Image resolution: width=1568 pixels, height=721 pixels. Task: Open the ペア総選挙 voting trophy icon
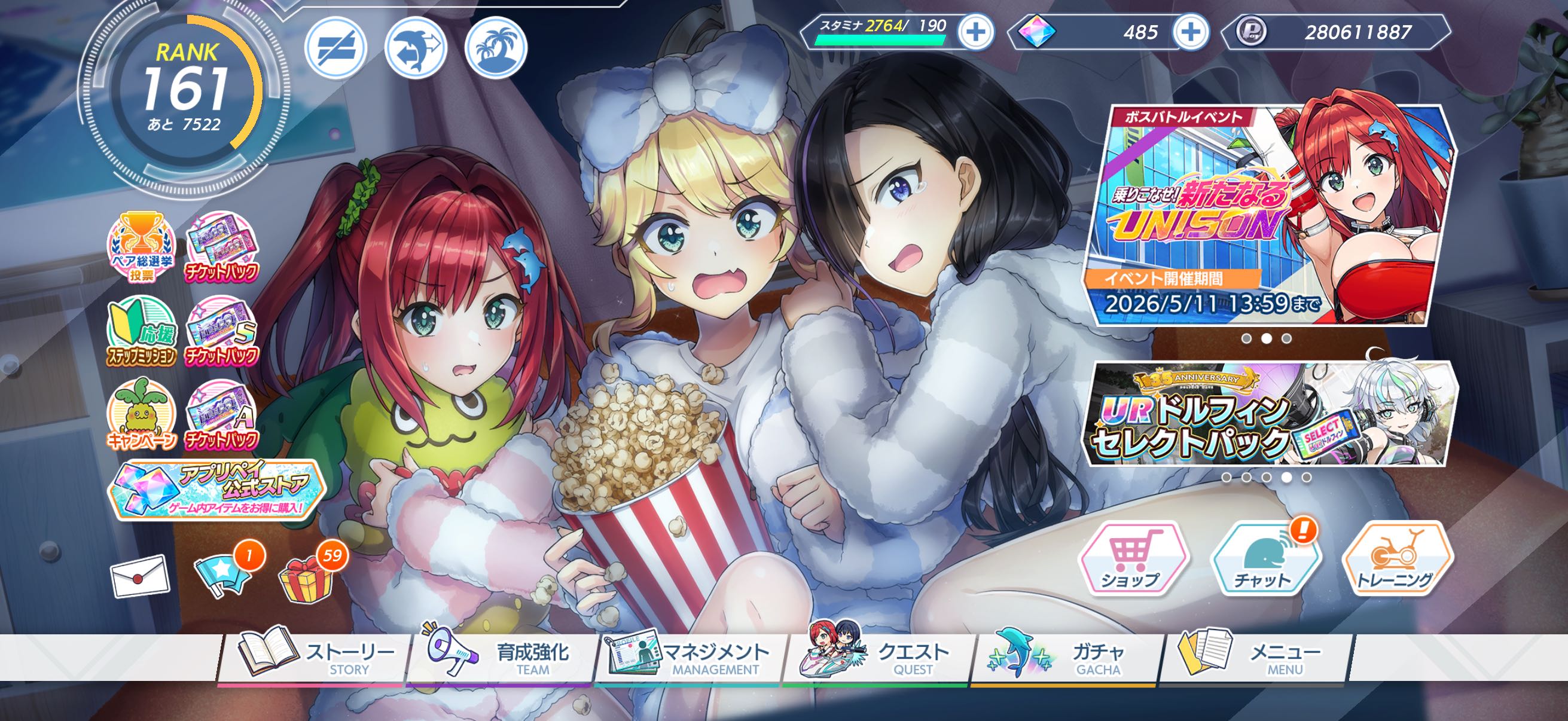click(142, 248)
